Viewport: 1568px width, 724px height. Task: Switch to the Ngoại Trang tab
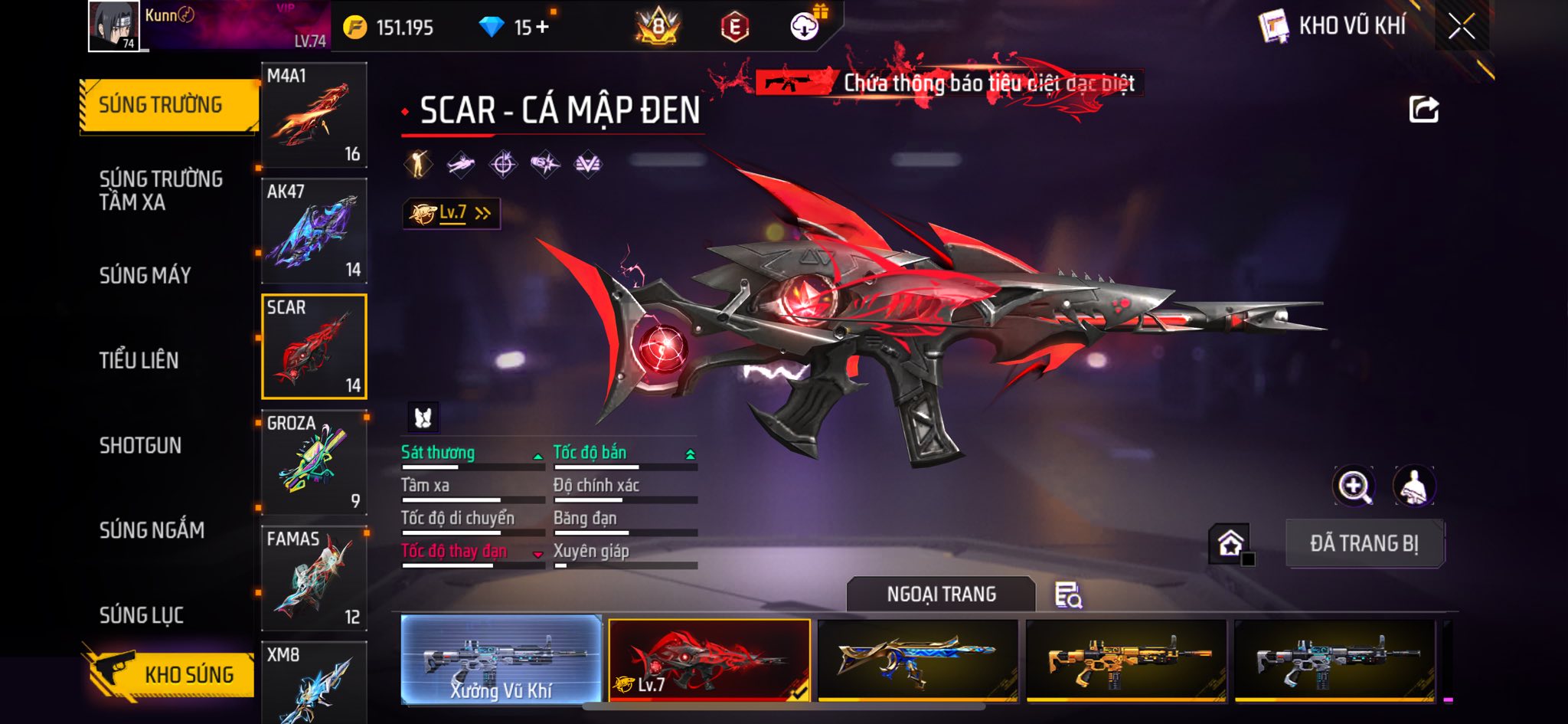click(x=941, y=595)
